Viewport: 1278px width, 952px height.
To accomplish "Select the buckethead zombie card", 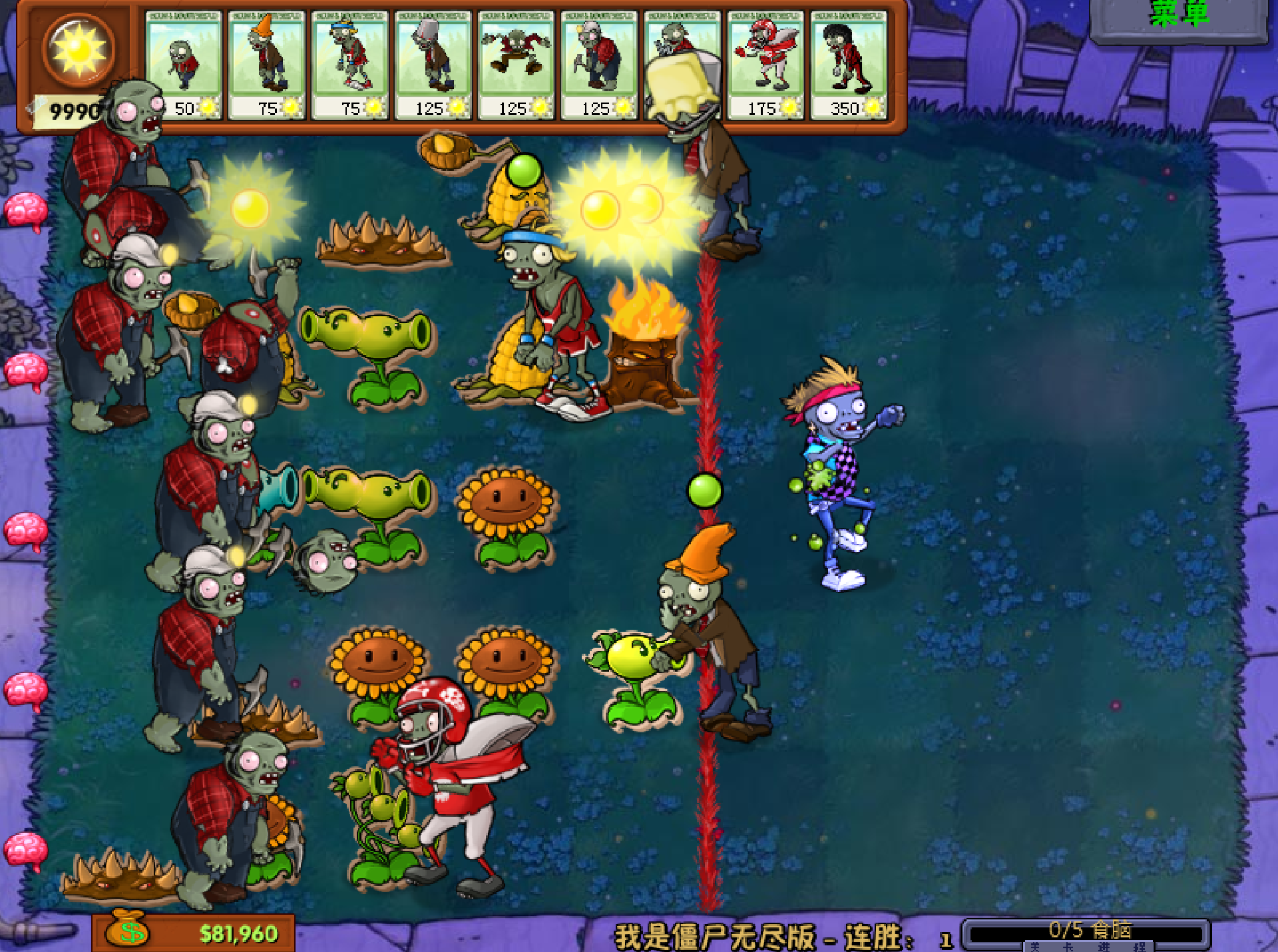I will tap(433, 65).
